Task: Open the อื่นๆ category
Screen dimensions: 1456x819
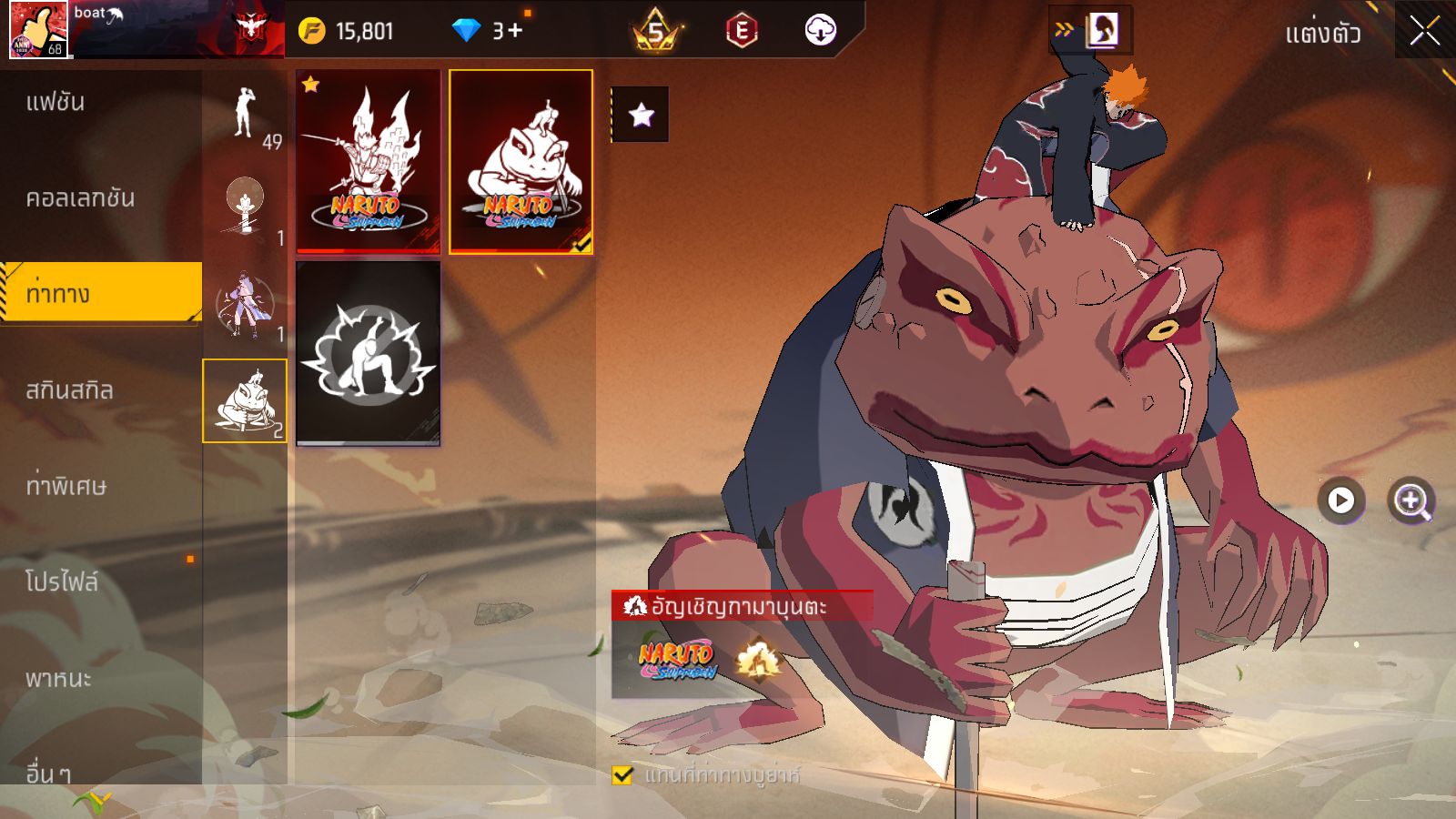Action: pos(48,773)
